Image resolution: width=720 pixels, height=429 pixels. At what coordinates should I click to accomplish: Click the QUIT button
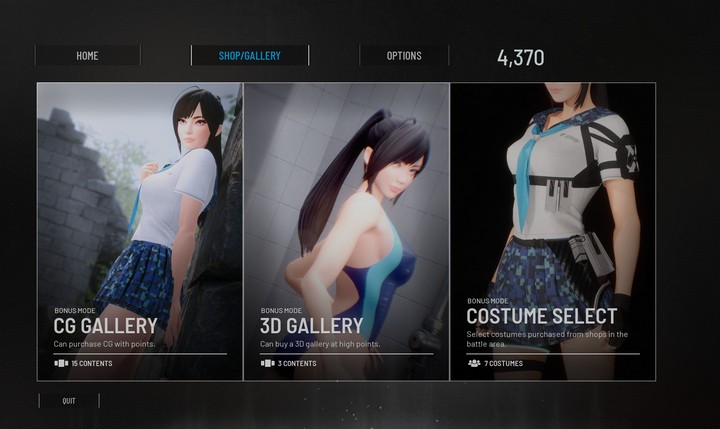tap(68, 401)
